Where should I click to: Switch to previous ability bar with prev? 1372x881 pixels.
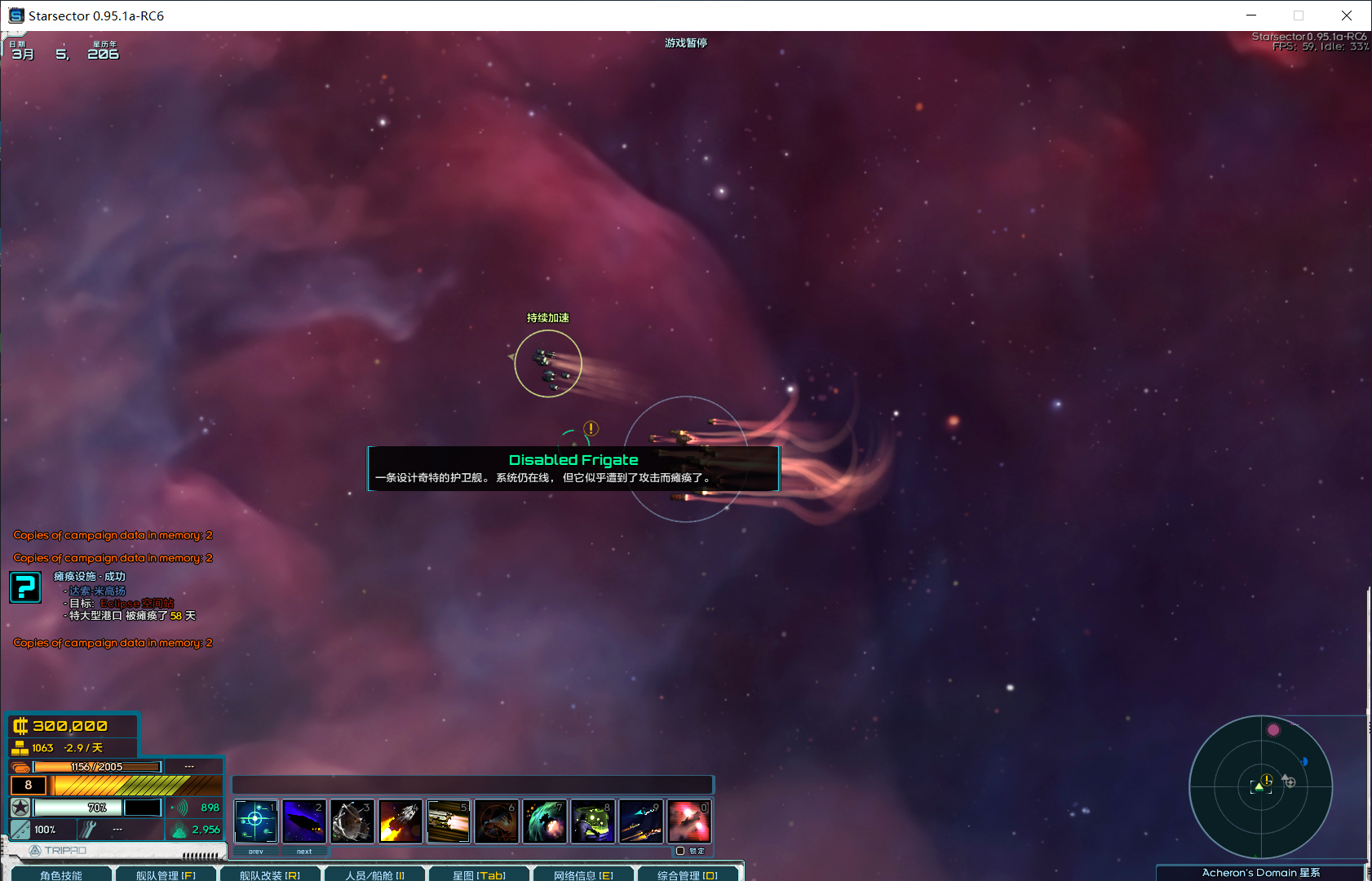(x=255, y=851)
